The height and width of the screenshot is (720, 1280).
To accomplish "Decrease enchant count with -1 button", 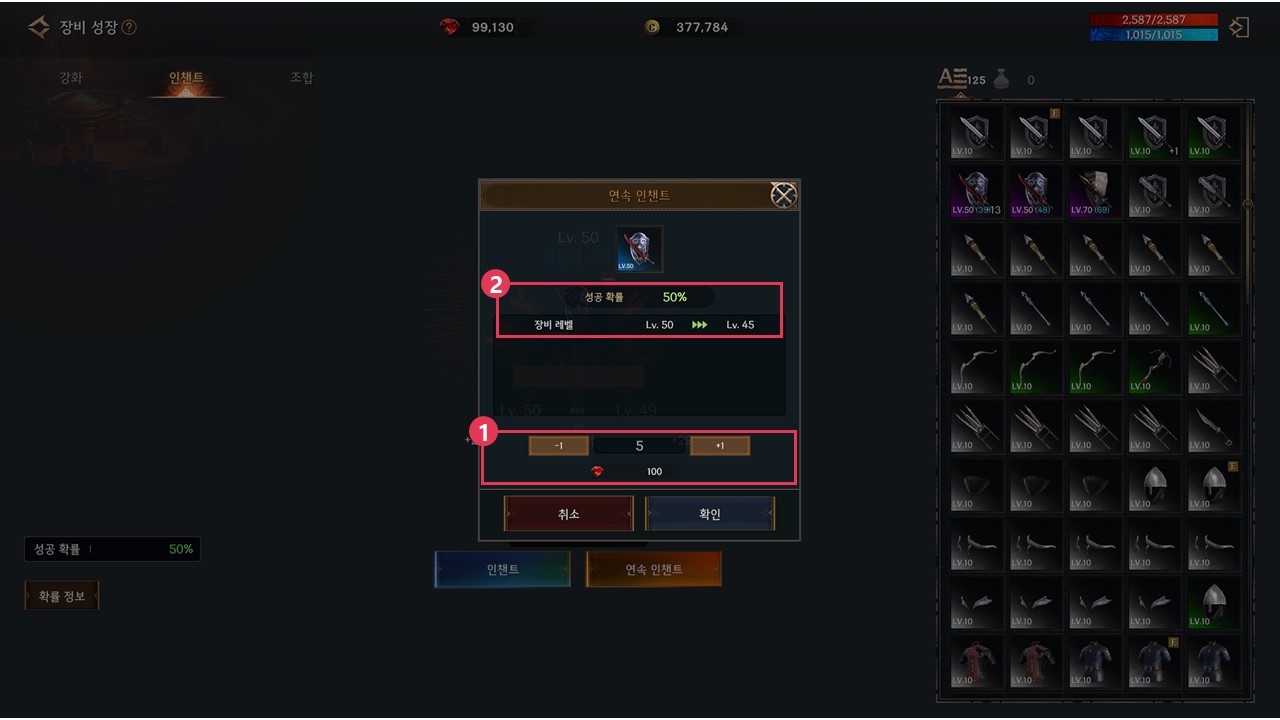I will [x=558, y=446].
